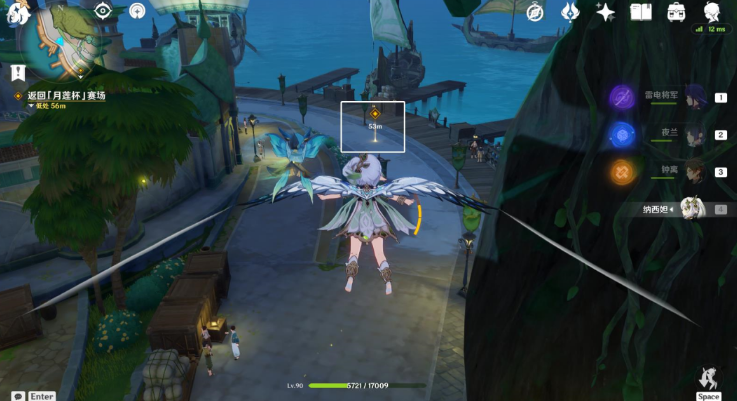Open the Wish four-pointed star icon

[x=605, y=12]
